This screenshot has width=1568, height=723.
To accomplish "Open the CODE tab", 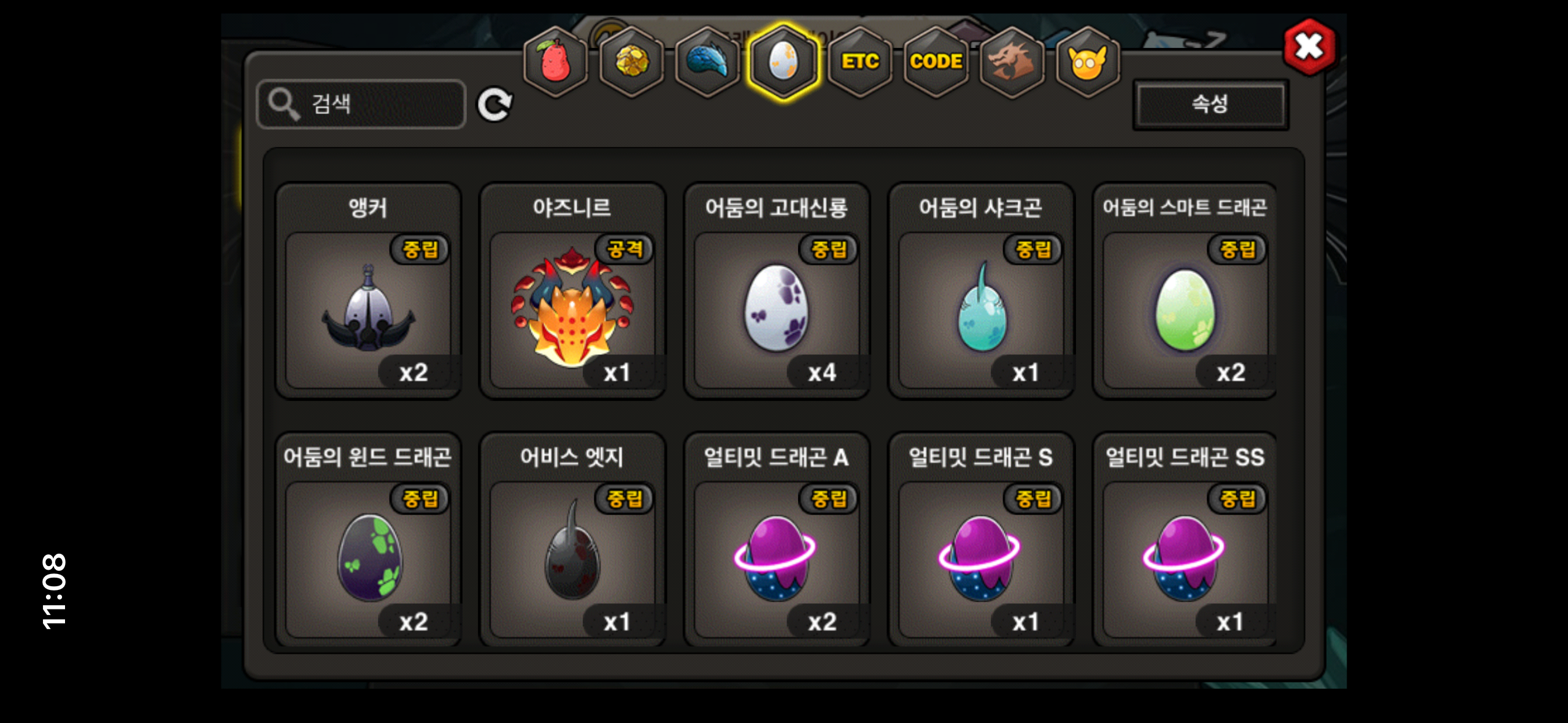I will point(936,62).
